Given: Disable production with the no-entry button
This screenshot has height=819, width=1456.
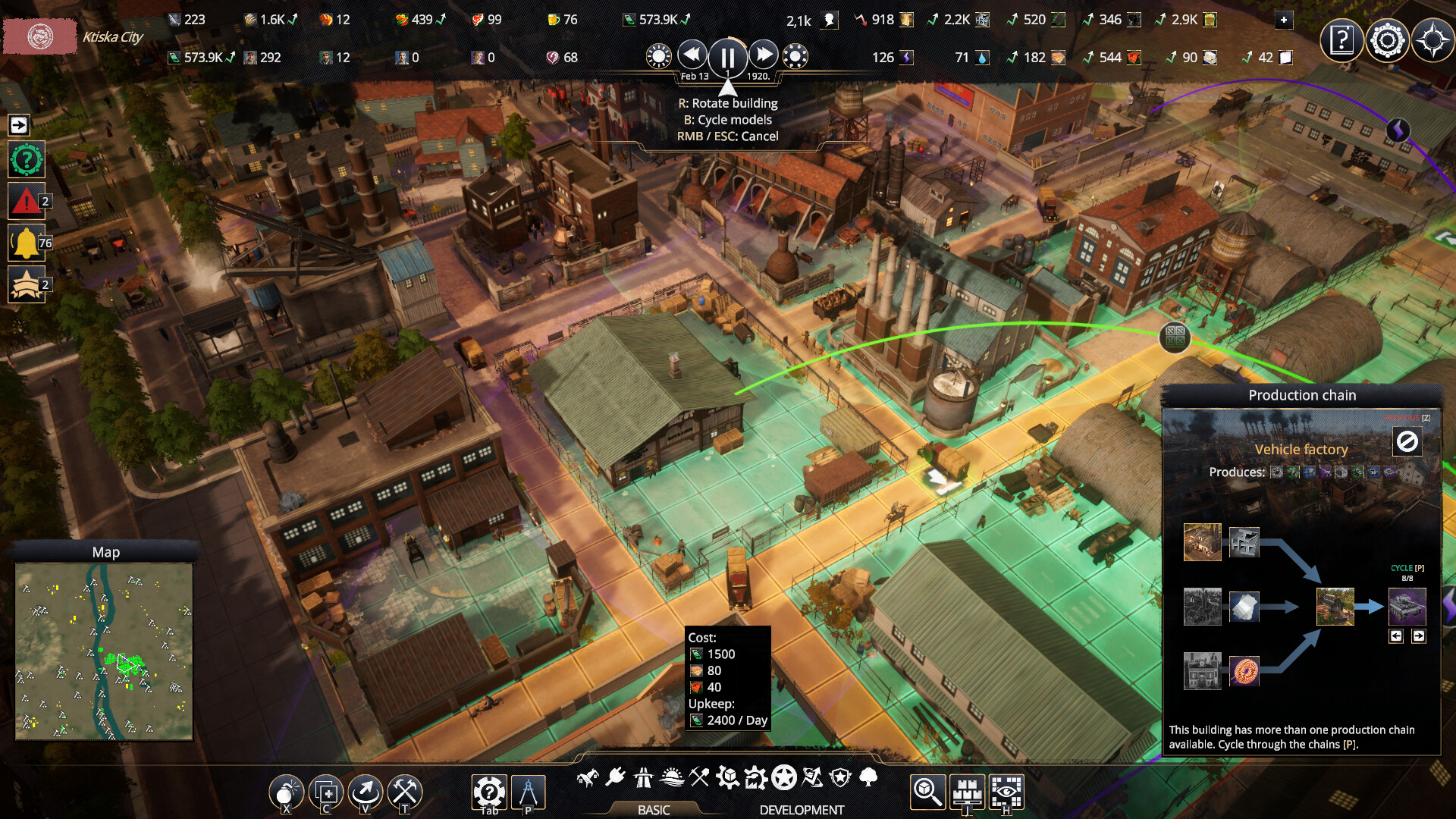Looking at the screenshot, I should pyautogui.click(x=1407, y=441).
